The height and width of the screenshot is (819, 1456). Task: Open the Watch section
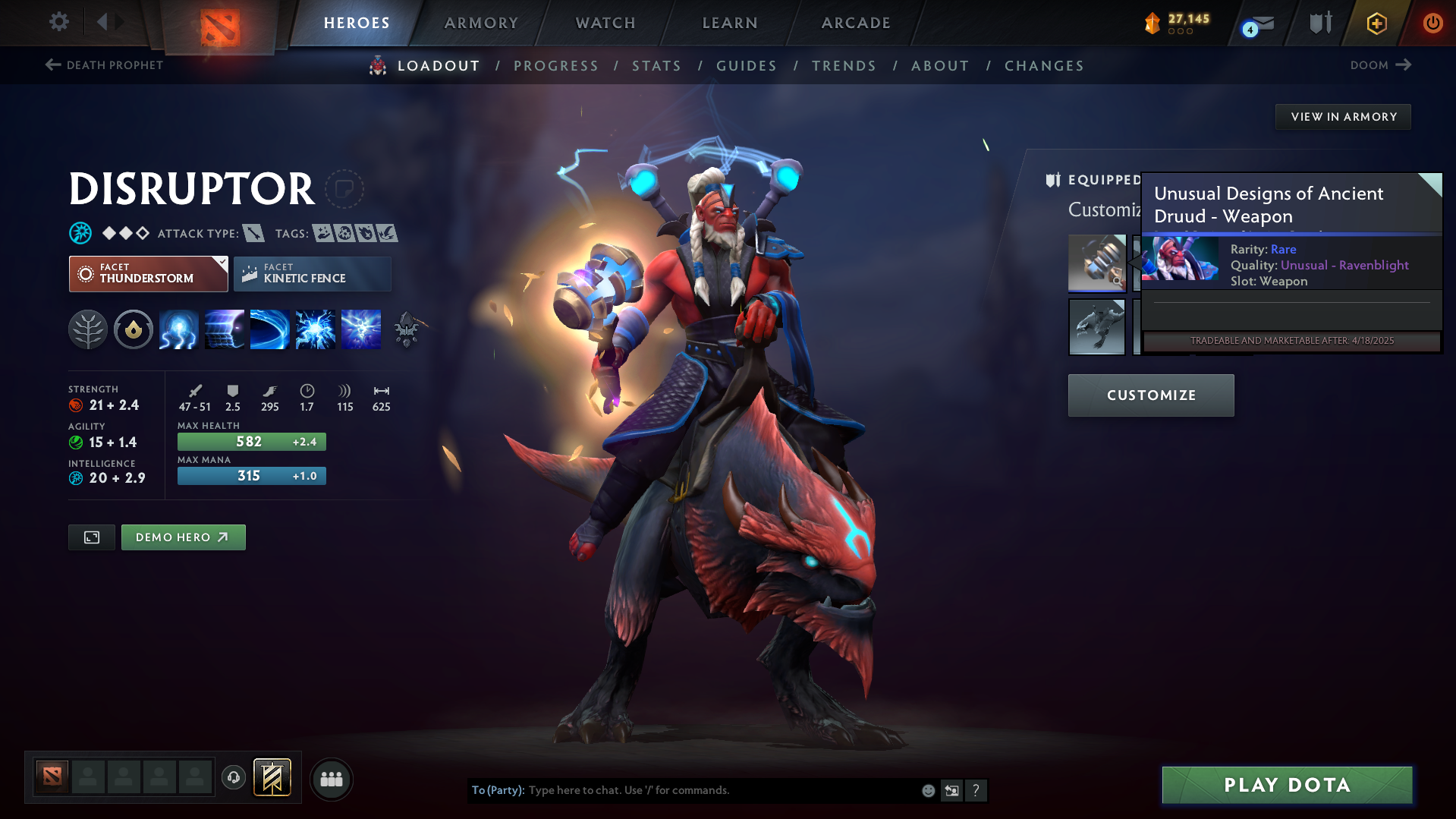click(605, 23)
